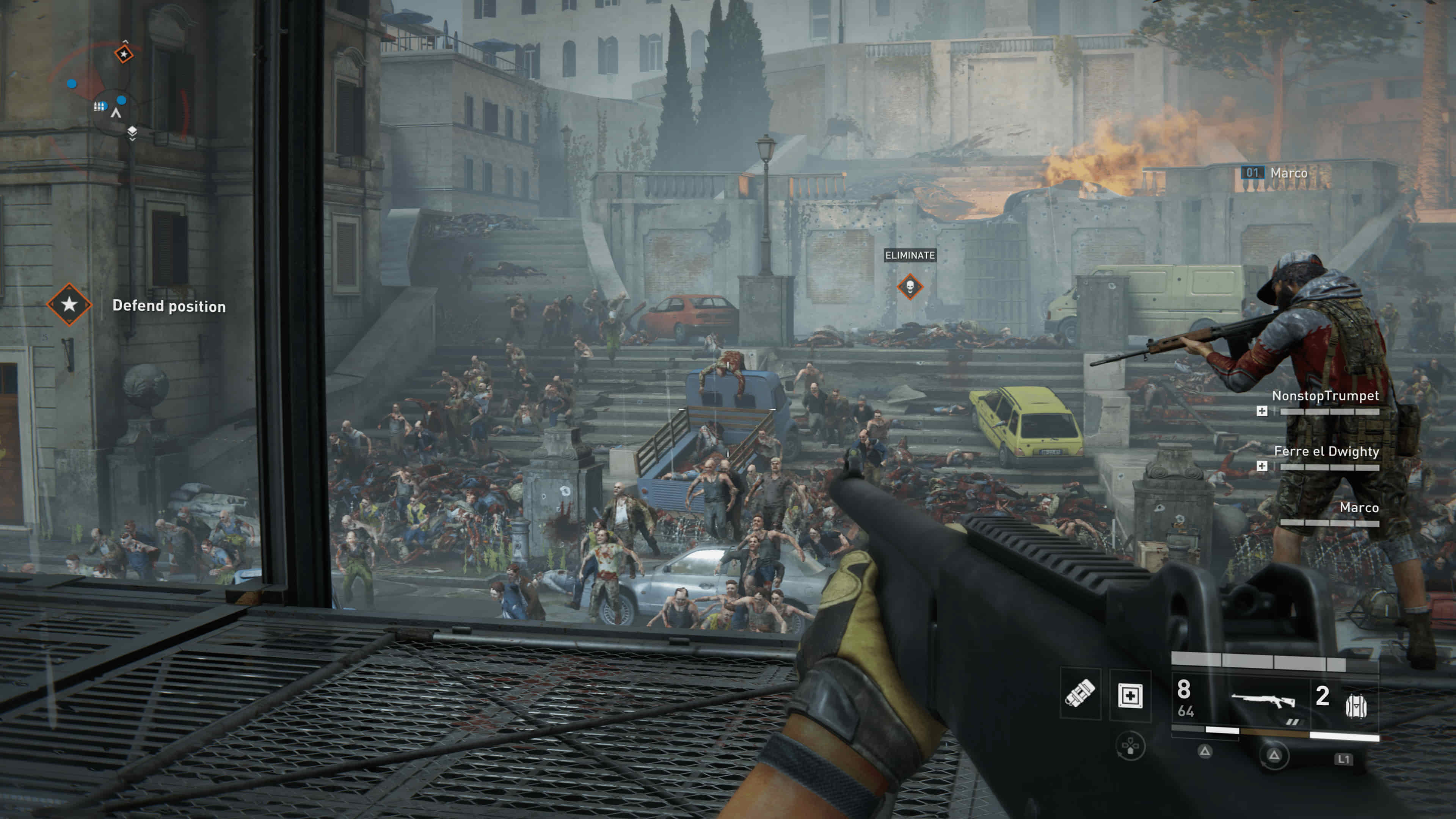Image resolution: width=1456 pixels, height=819 pixels.
Task: Click the ammo crate icon on the minimap
Action: point(100,106)
